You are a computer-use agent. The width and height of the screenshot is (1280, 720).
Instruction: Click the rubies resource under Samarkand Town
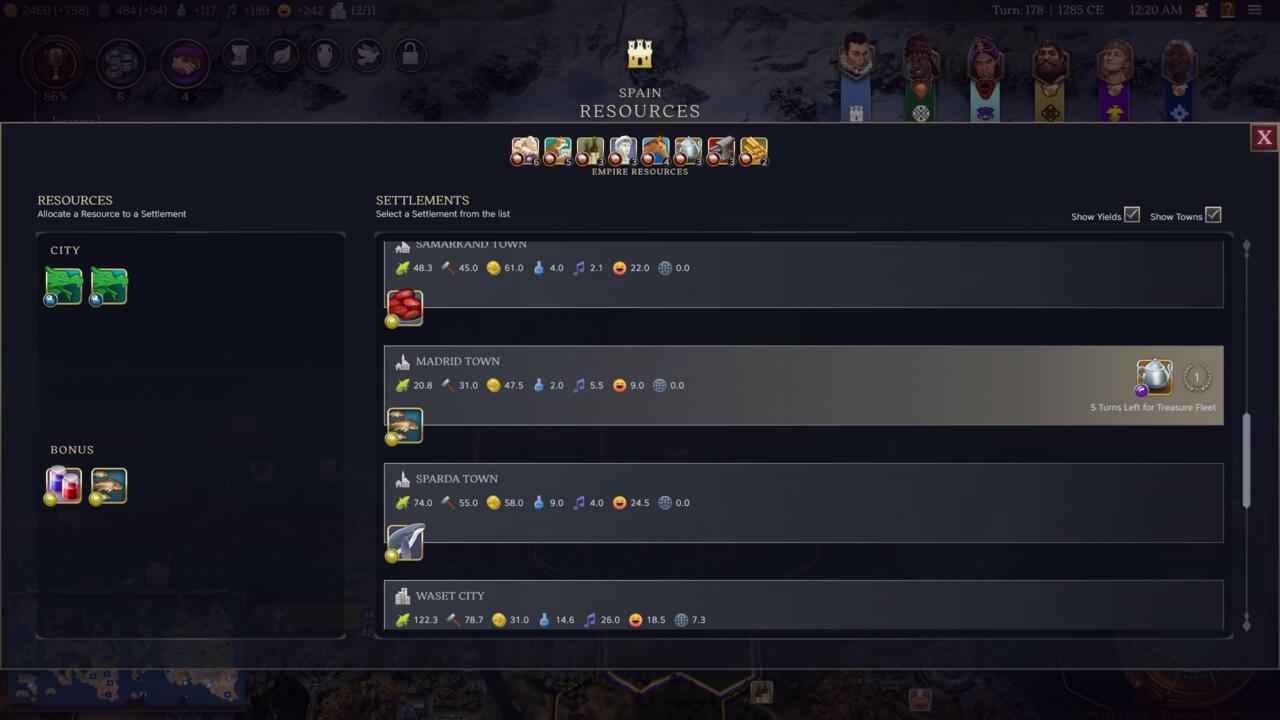click(x=404, y=308)
